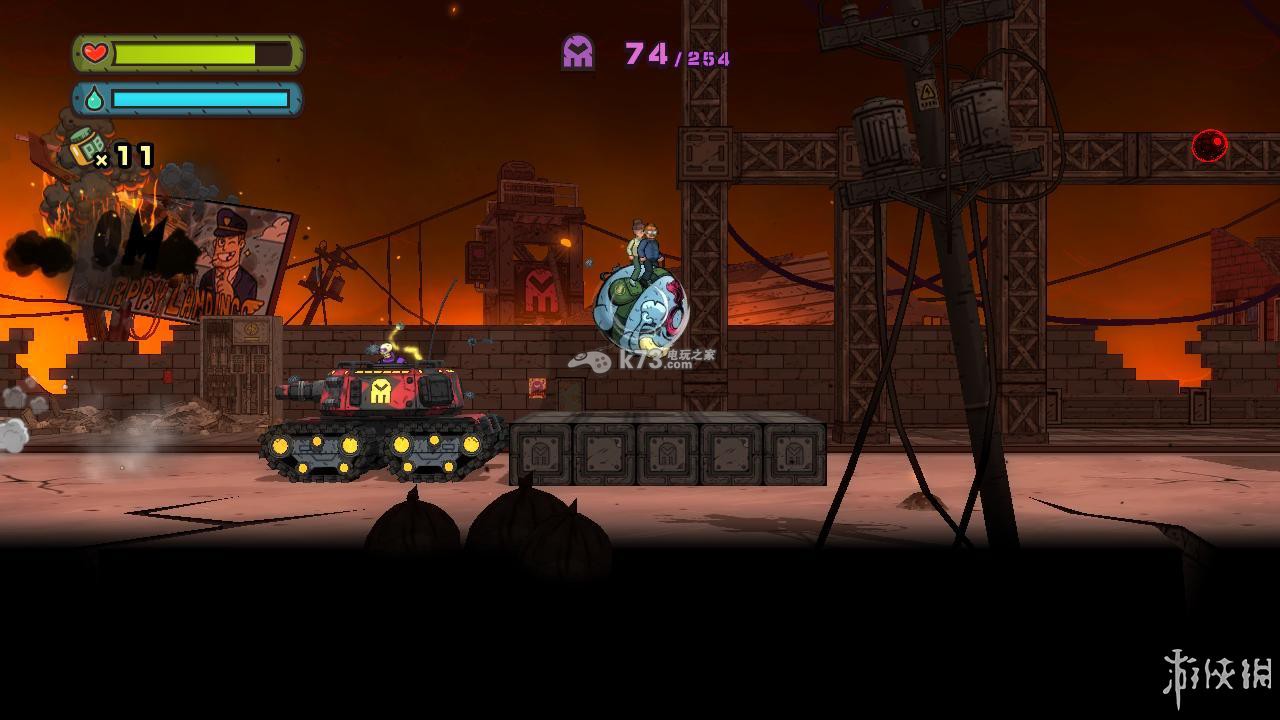Screen dimensions: 1280x720
Task: Click the blue water droplet icon
Action: (94, 99)
